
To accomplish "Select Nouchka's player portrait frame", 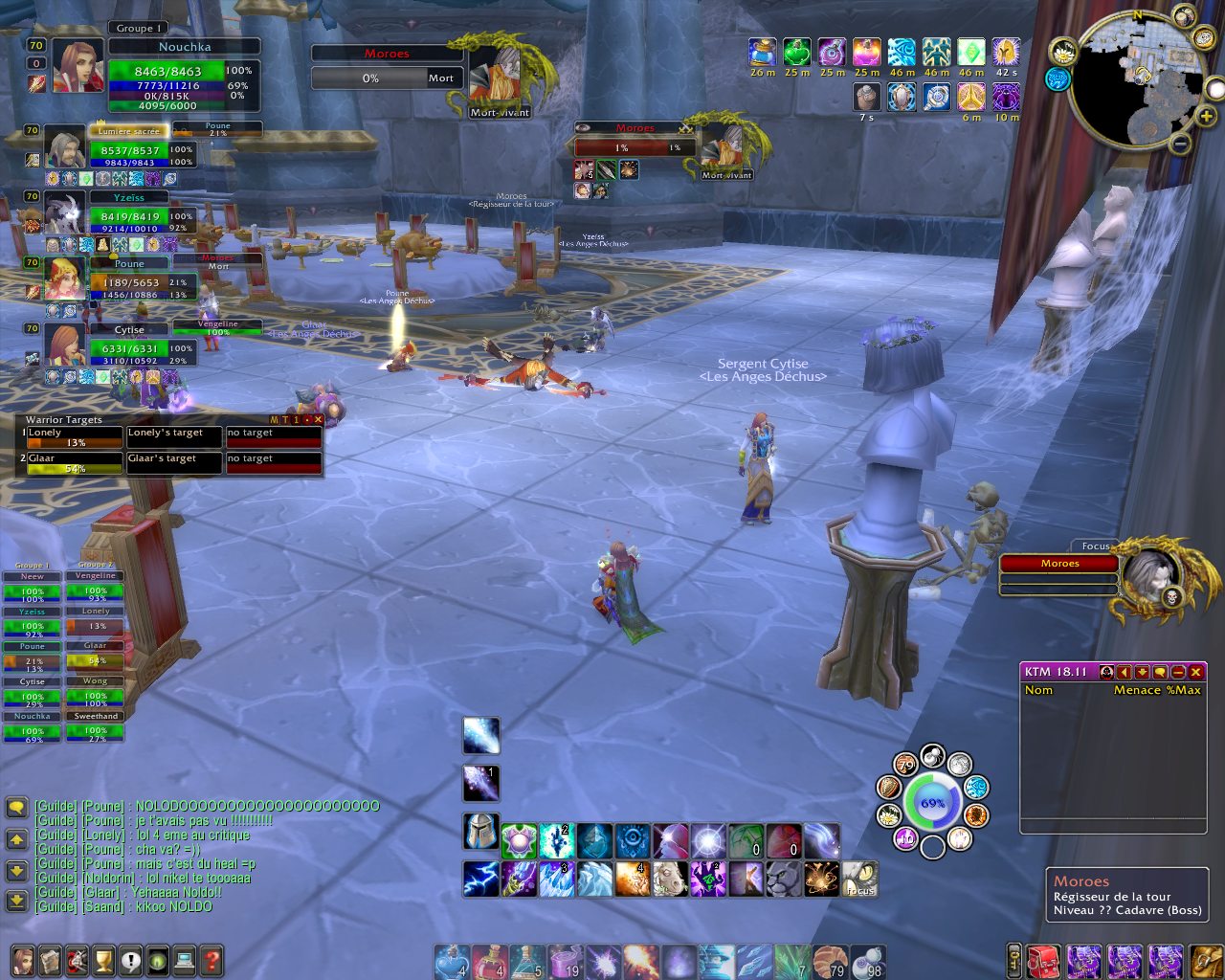I will point(78,65).
